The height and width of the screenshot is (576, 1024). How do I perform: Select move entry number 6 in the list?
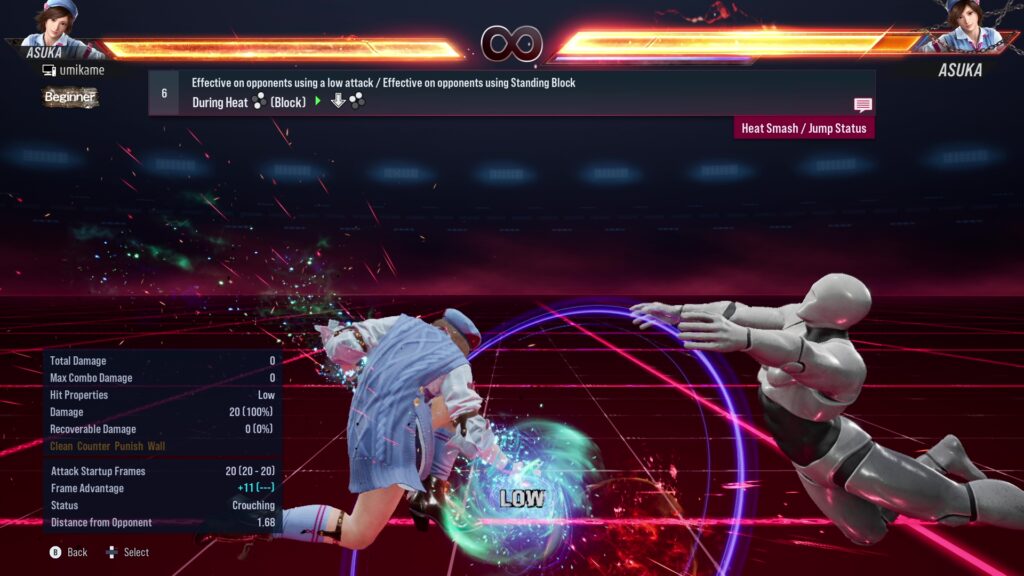coord(164,93)
